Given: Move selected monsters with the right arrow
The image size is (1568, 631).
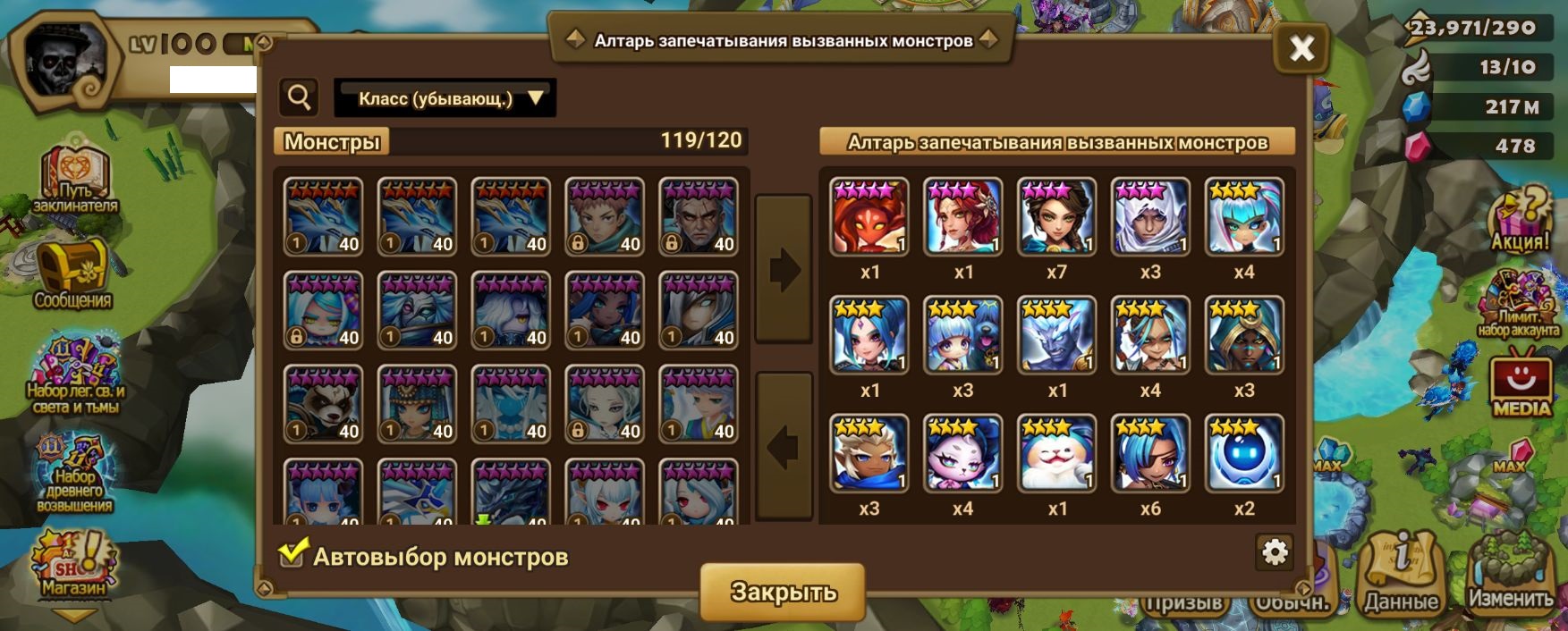Looking at the screenshot, I should [784, 268].
